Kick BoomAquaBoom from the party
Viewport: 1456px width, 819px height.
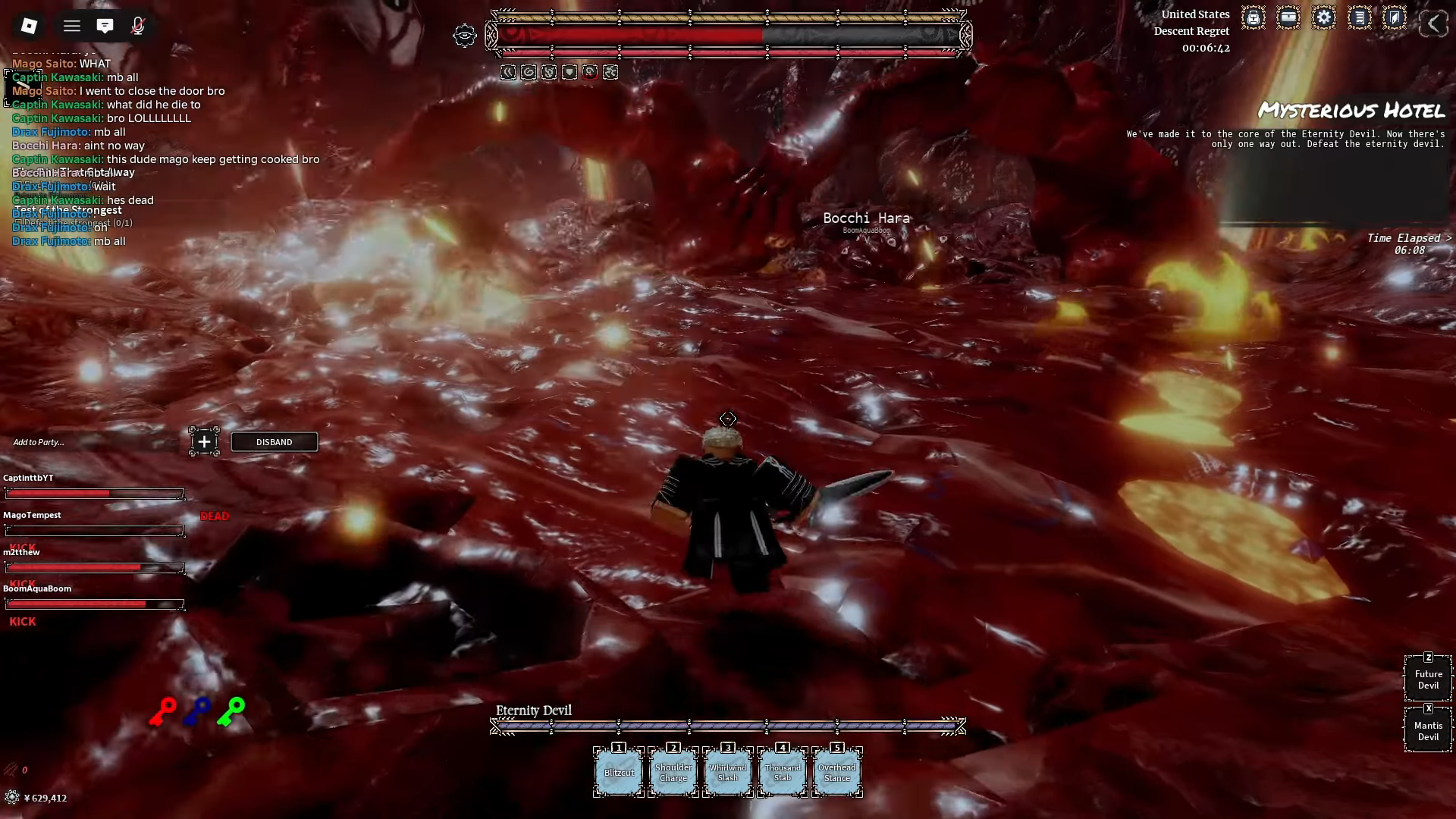[x=23, y=621]
